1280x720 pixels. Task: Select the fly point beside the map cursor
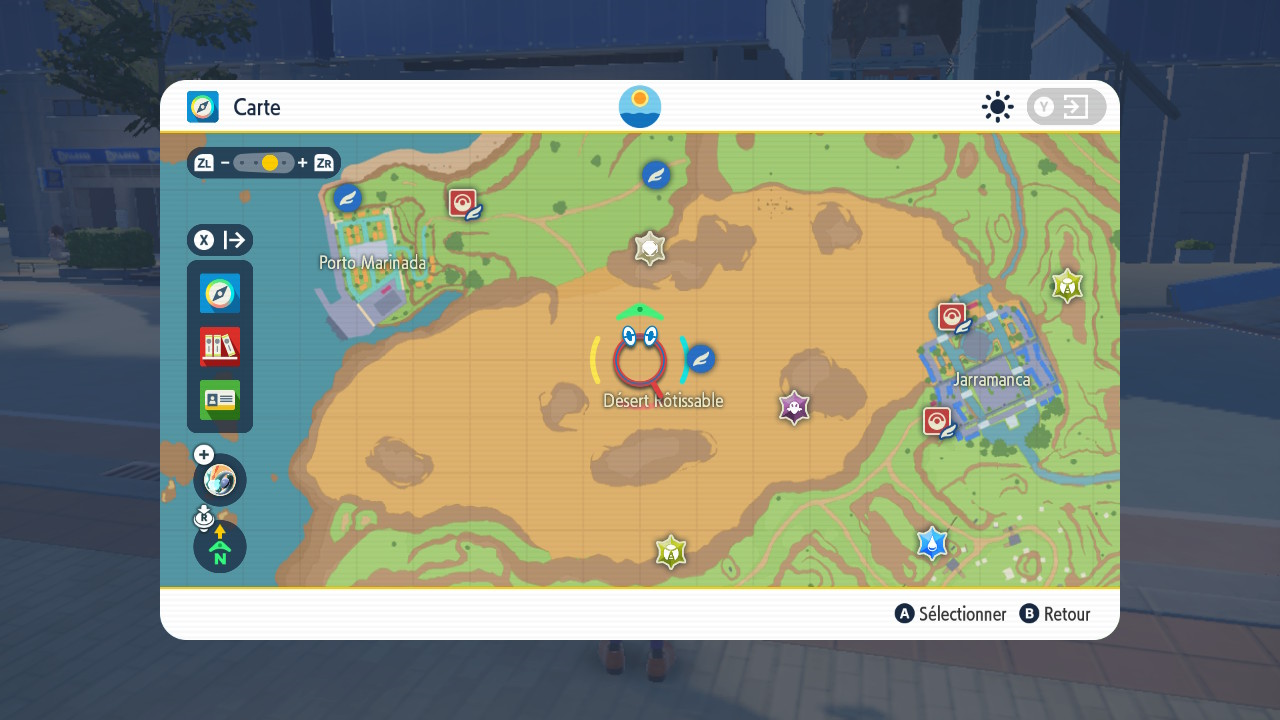click(701, 358)
